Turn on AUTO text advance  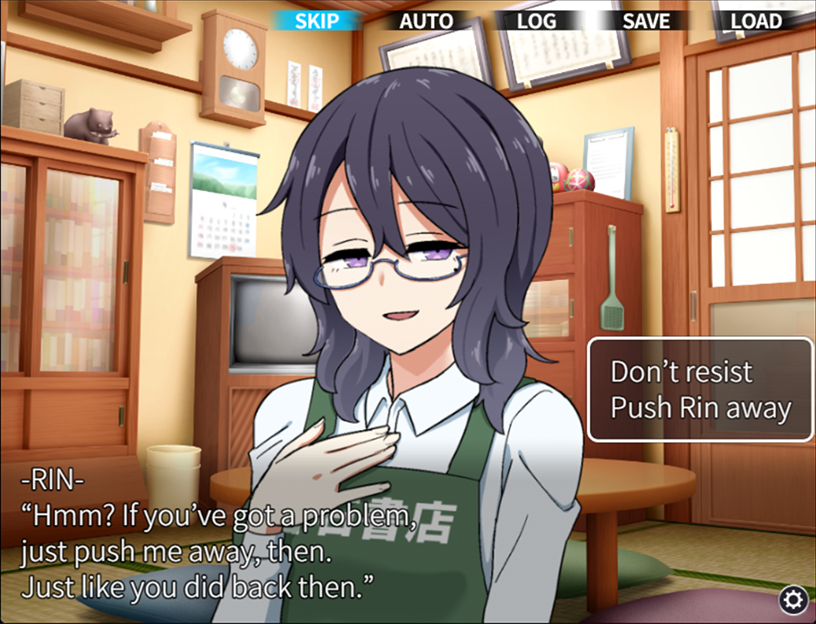[x=426, y=20]
